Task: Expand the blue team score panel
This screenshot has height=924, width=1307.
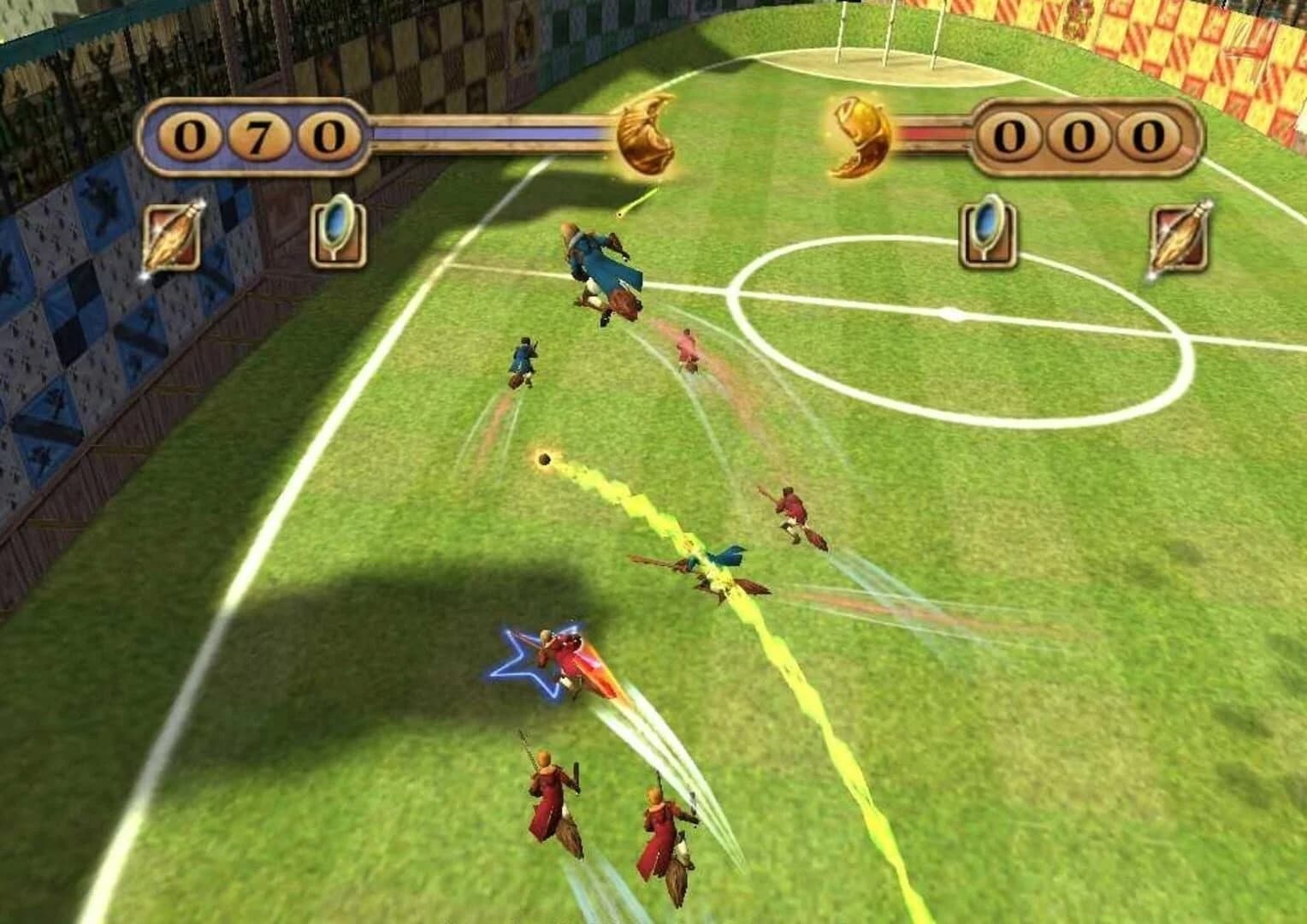Action: (251, 134)
